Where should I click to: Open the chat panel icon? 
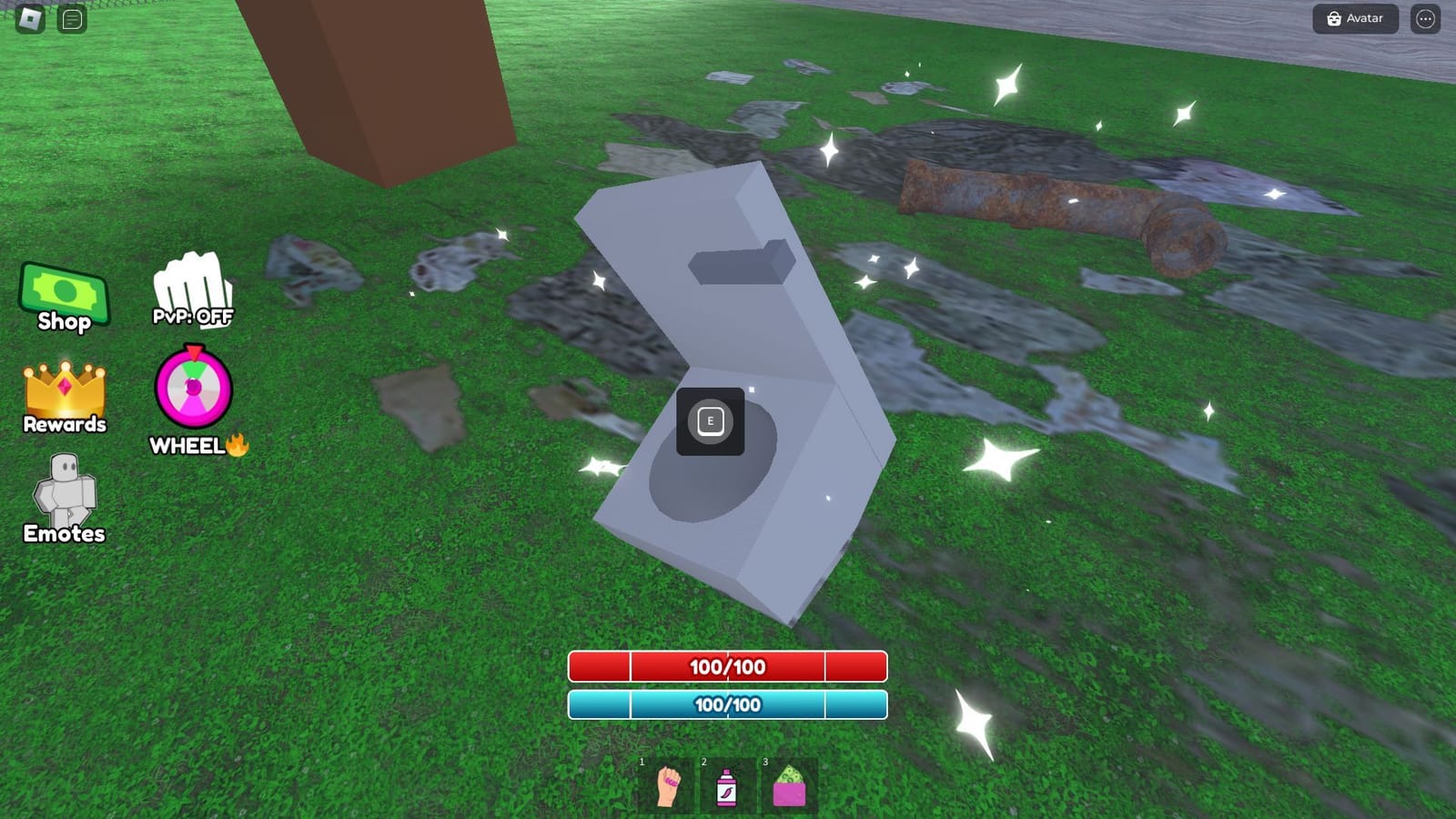(x=64, y=17)
